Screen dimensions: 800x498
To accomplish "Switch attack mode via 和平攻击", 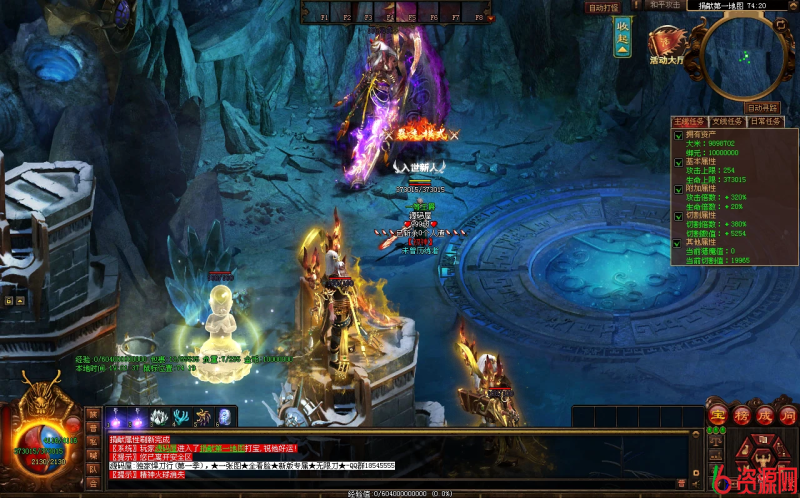I will coord(665,6).
